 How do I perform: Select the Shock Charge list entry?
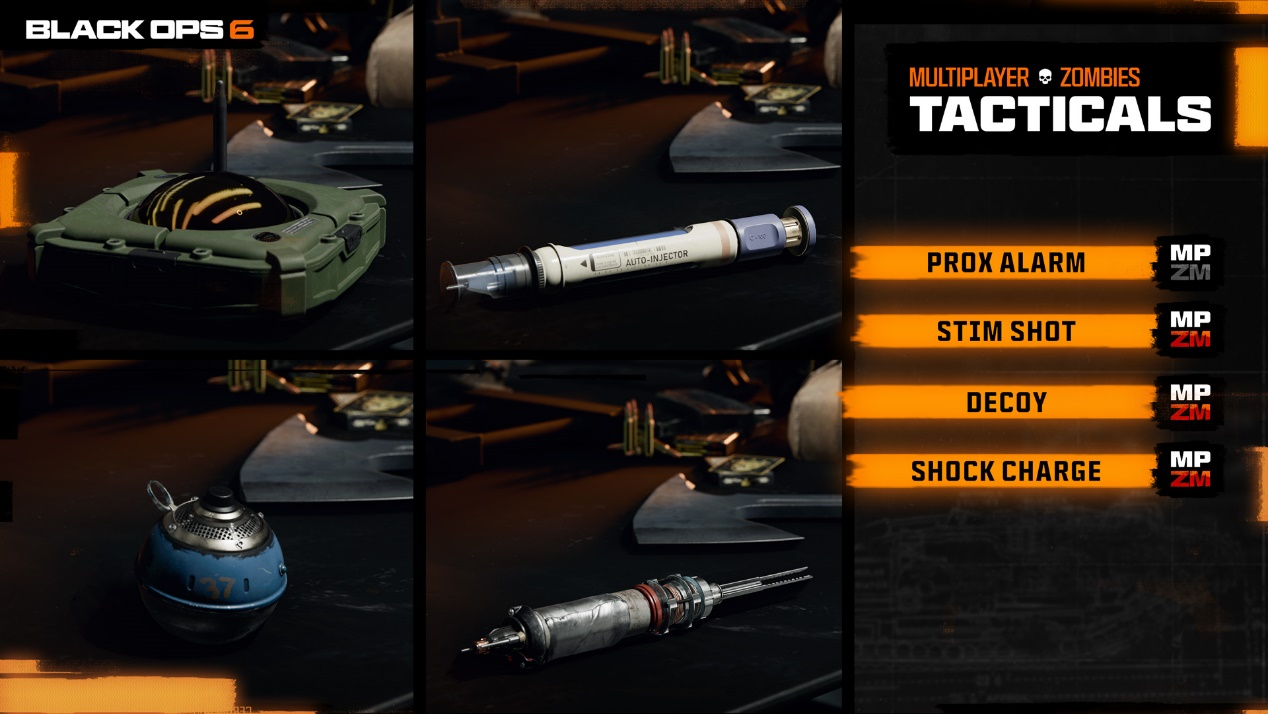click(x=1005, y=471)
